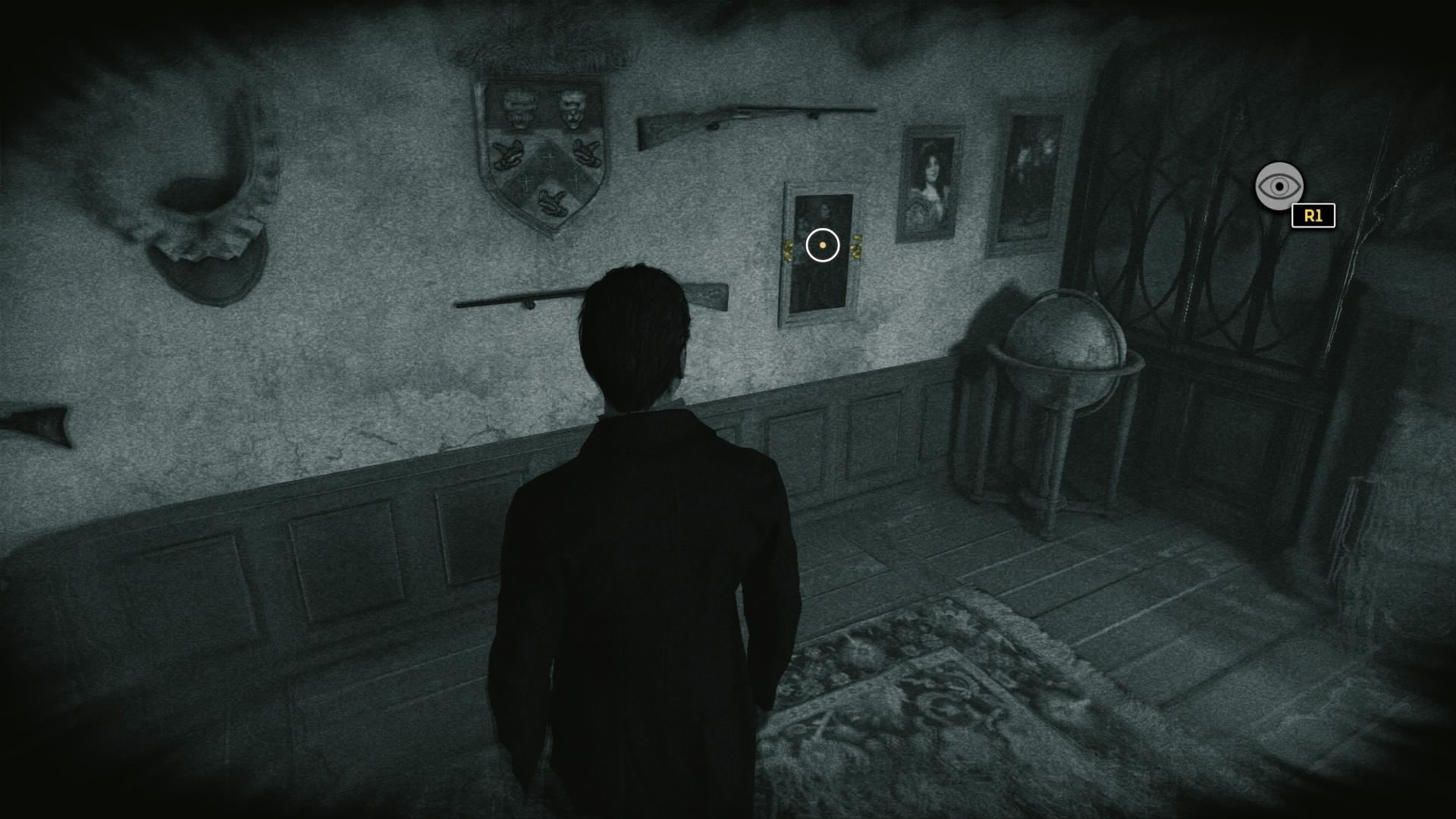Activate the eye vision icon
1456x819 pixels.
coord(1279,186)
